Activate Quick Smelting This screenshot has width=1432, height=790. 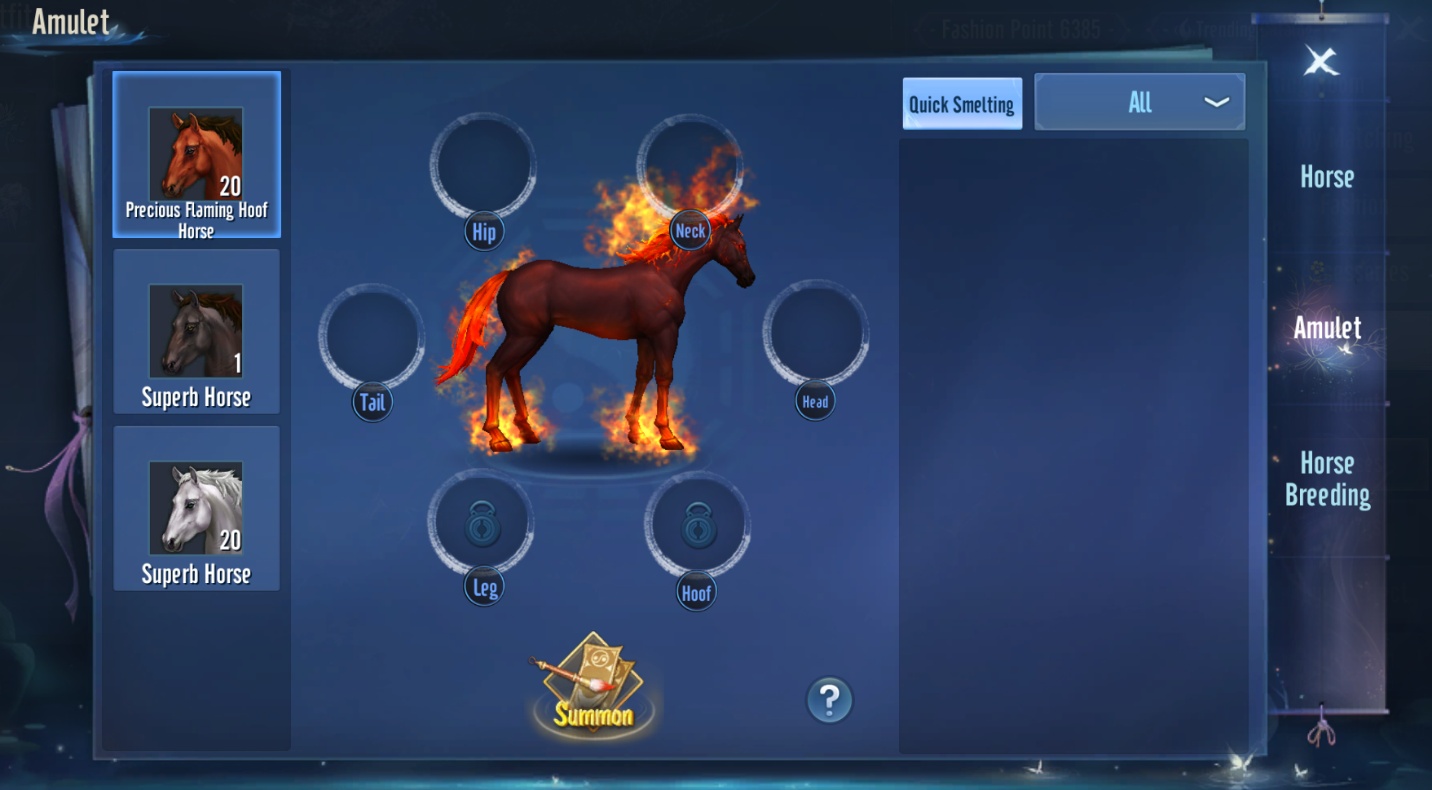(x=962, y=104)
